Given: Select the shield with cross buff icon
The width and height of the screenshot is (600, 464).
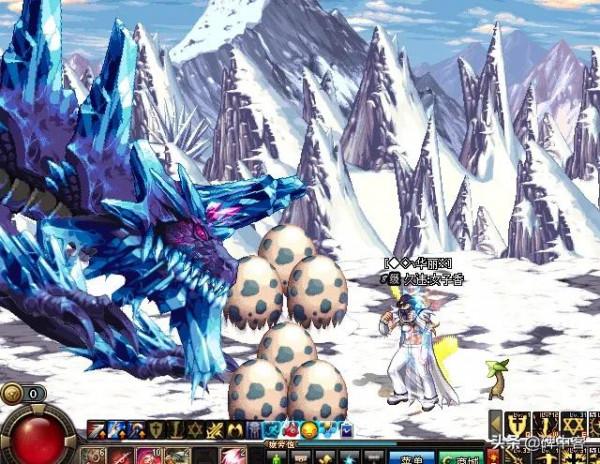Looking at the screenshot, I should pyautogui.click(x=158, y=430).
